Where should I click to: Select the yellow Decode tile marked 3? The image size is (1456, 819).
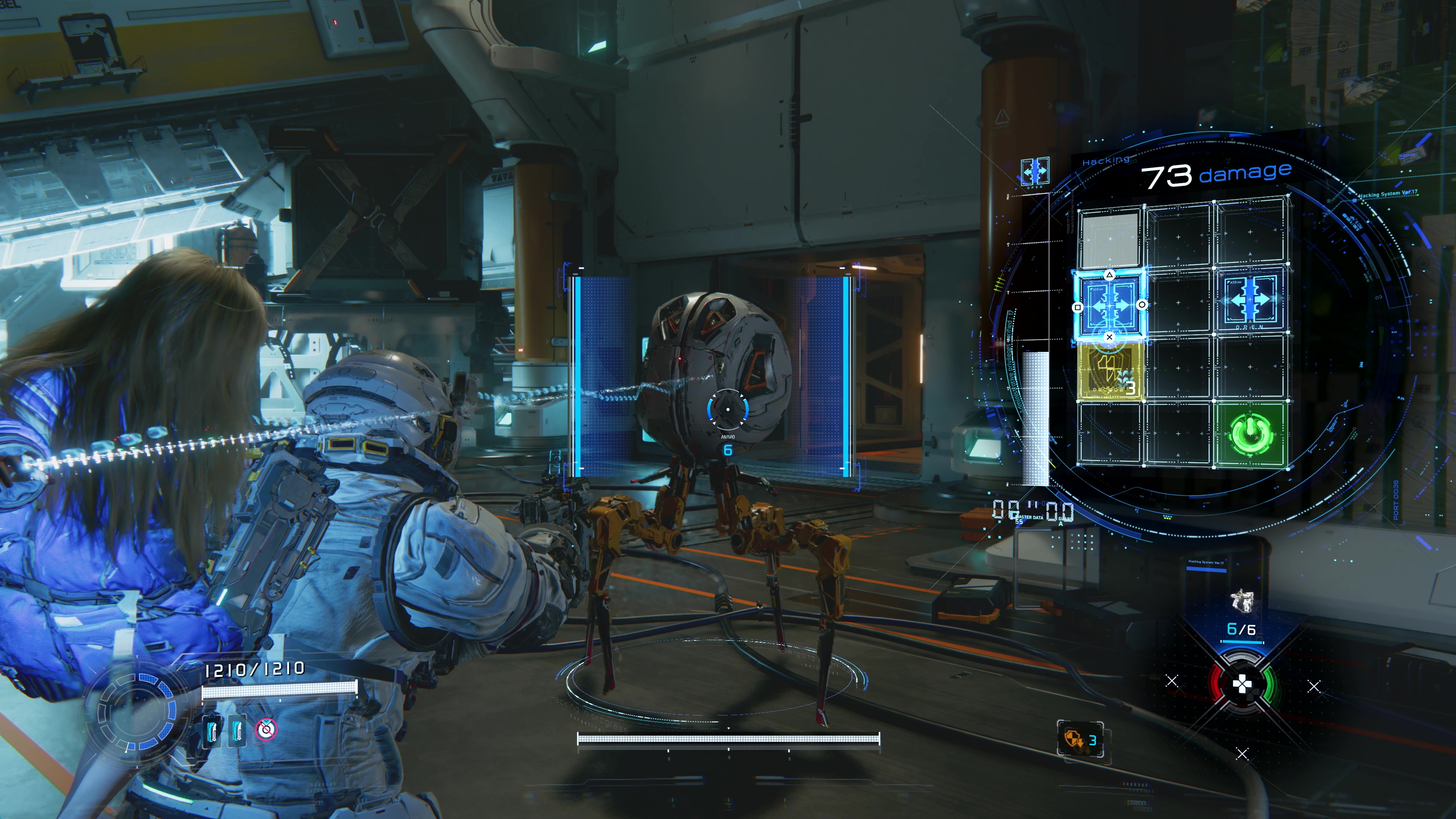pyautogui.click(x=1109, y=371)
